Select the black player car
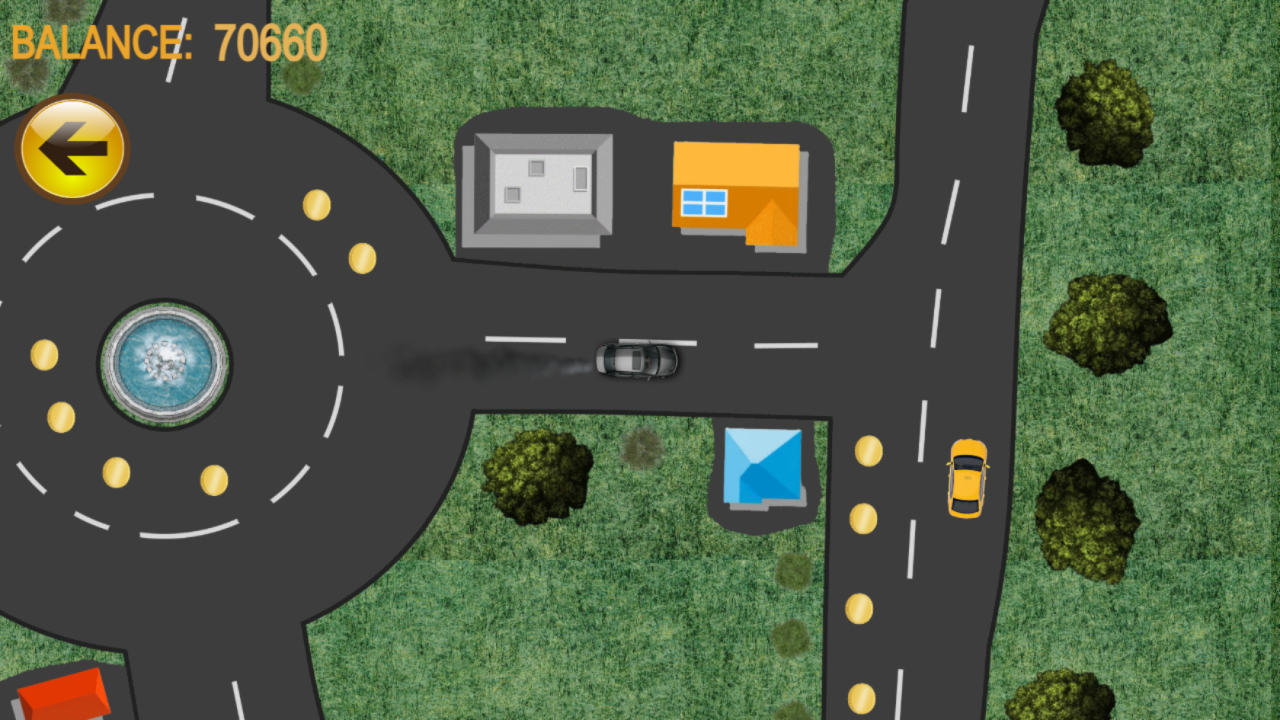Screen dimensions: 1280x720 (x=638, y=362)
